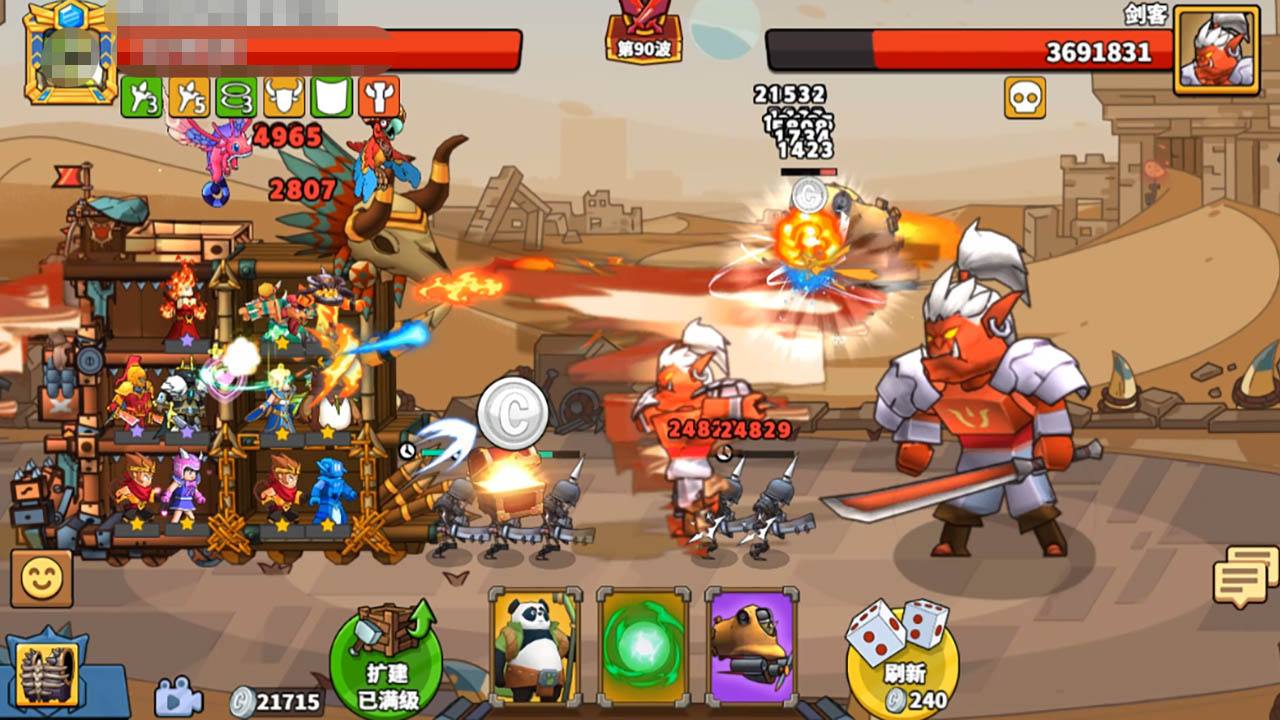The image size is (1280, 720).
Task: Inspect the skull debuff icon
Action: pyautogui.click(x=1025, y=97)
